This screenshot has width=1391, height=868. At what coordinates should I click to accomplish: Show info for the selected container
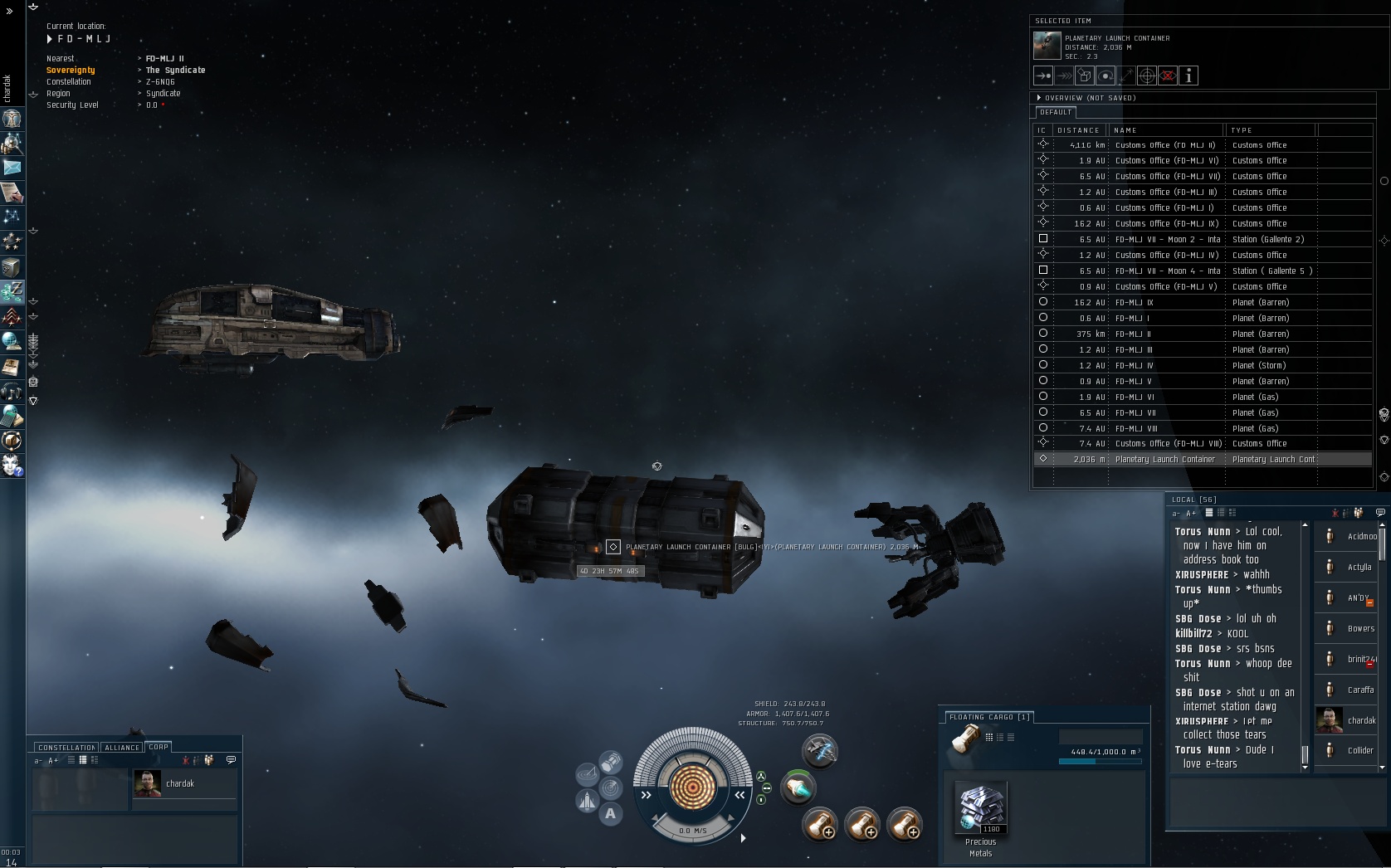1188,76
